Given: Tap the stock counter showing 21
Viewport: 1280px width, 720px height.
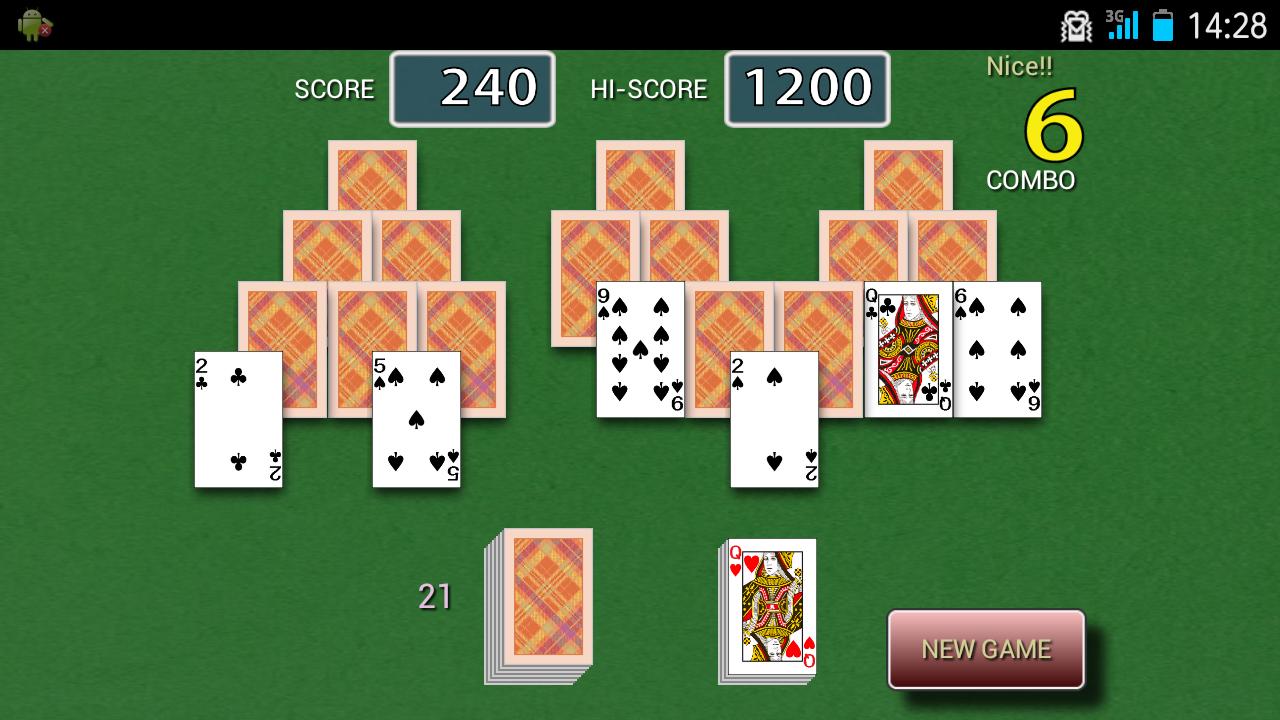Looking at the screenshot, I should (x=434, y=597).
